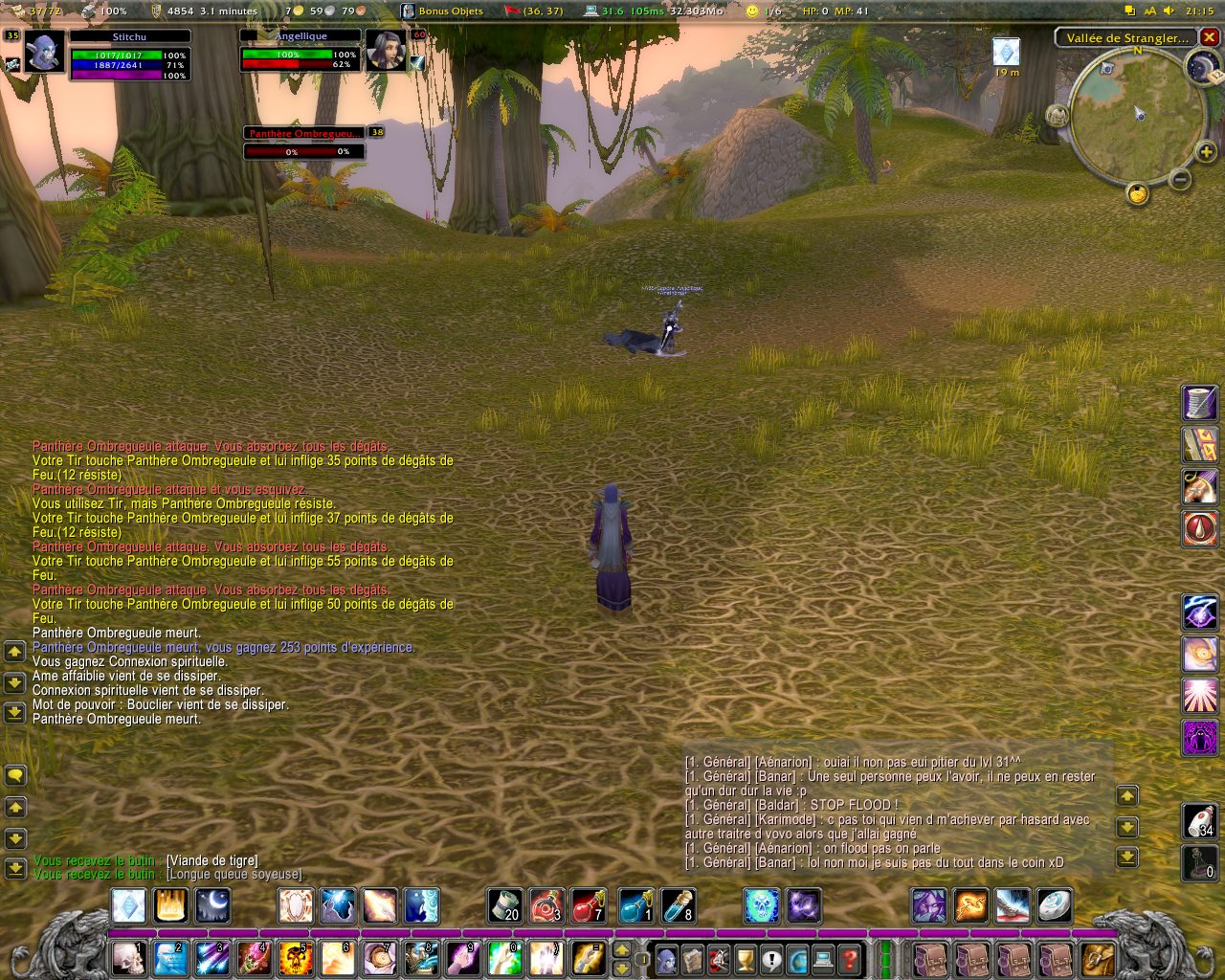Activate the flaming skull ability in slot 5
The height and width of the screenshot is (980, 1225).
pyautogui.click(x=296, y=957)
